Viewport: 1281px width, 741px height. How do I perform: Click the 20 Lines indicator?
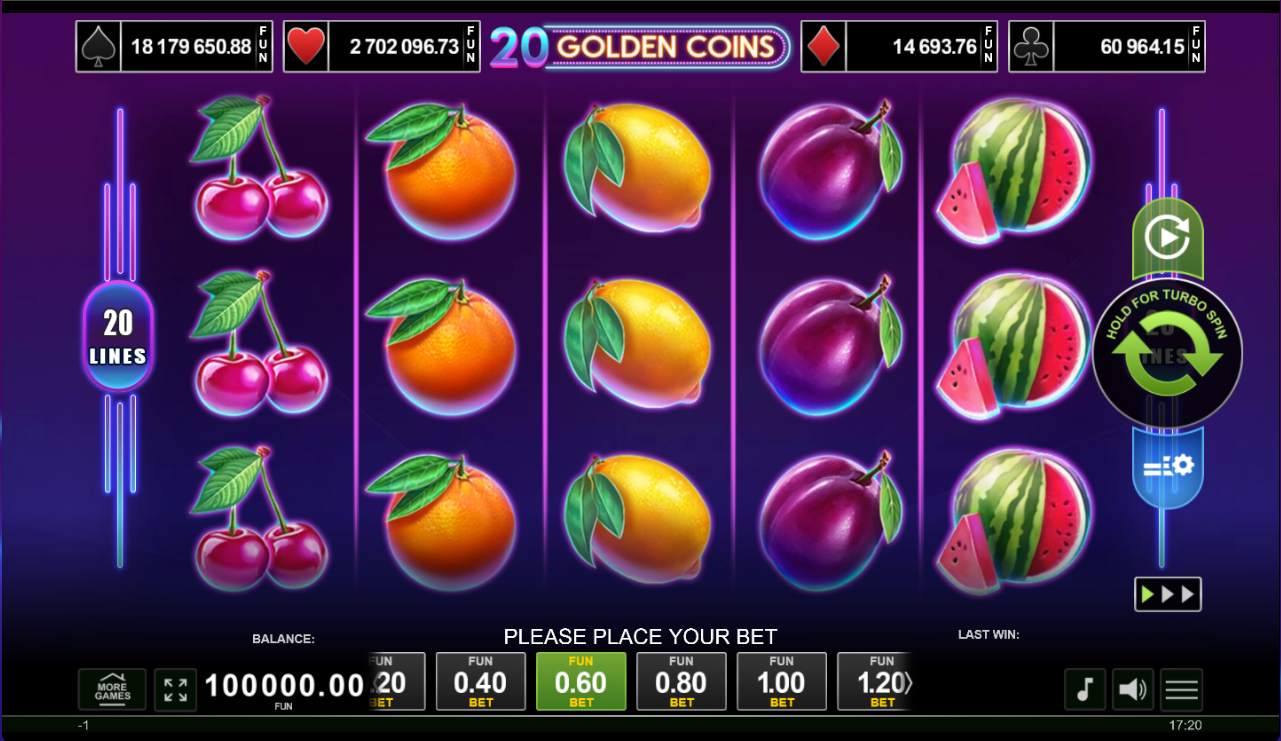[118, 336]
